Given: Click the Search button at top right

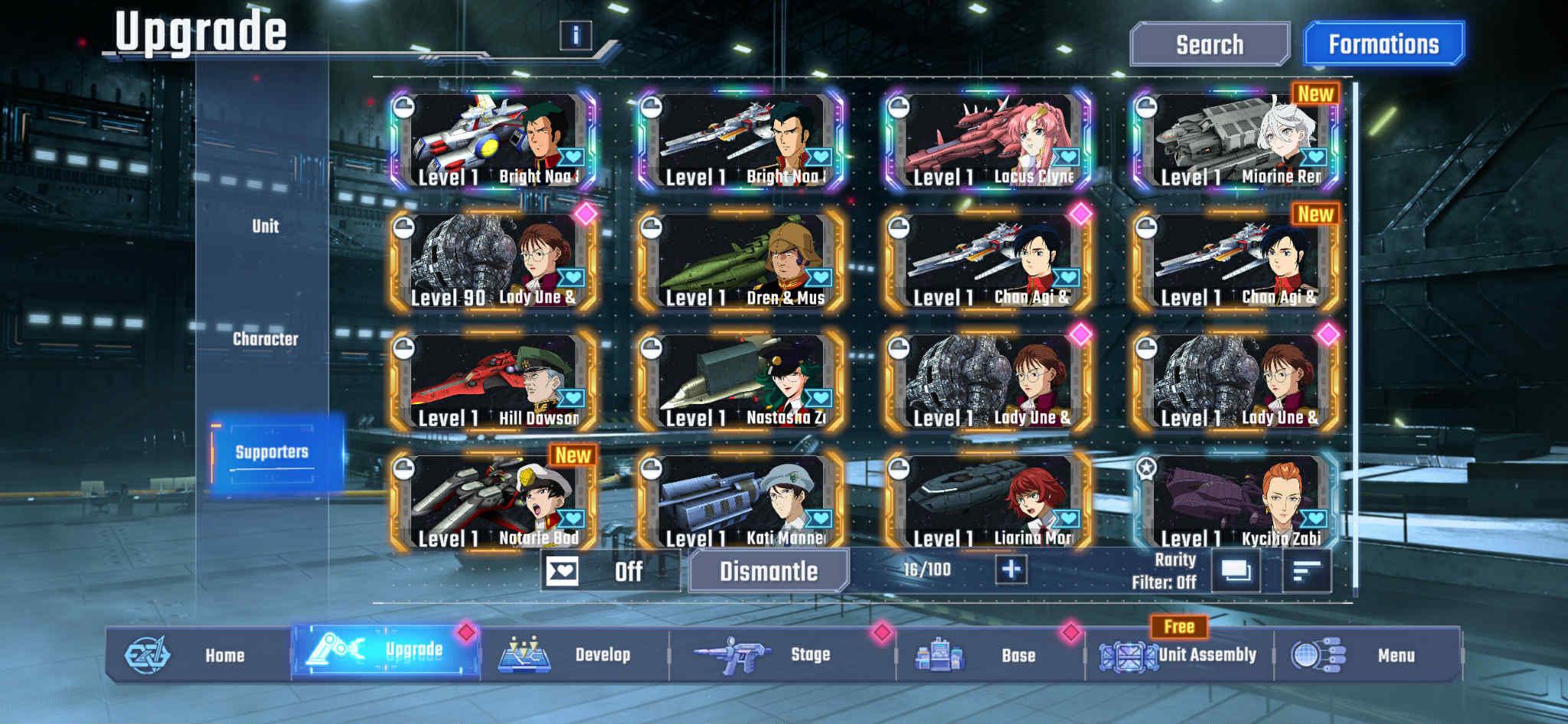Looking at the screenshot, I should click(1210, 44).
